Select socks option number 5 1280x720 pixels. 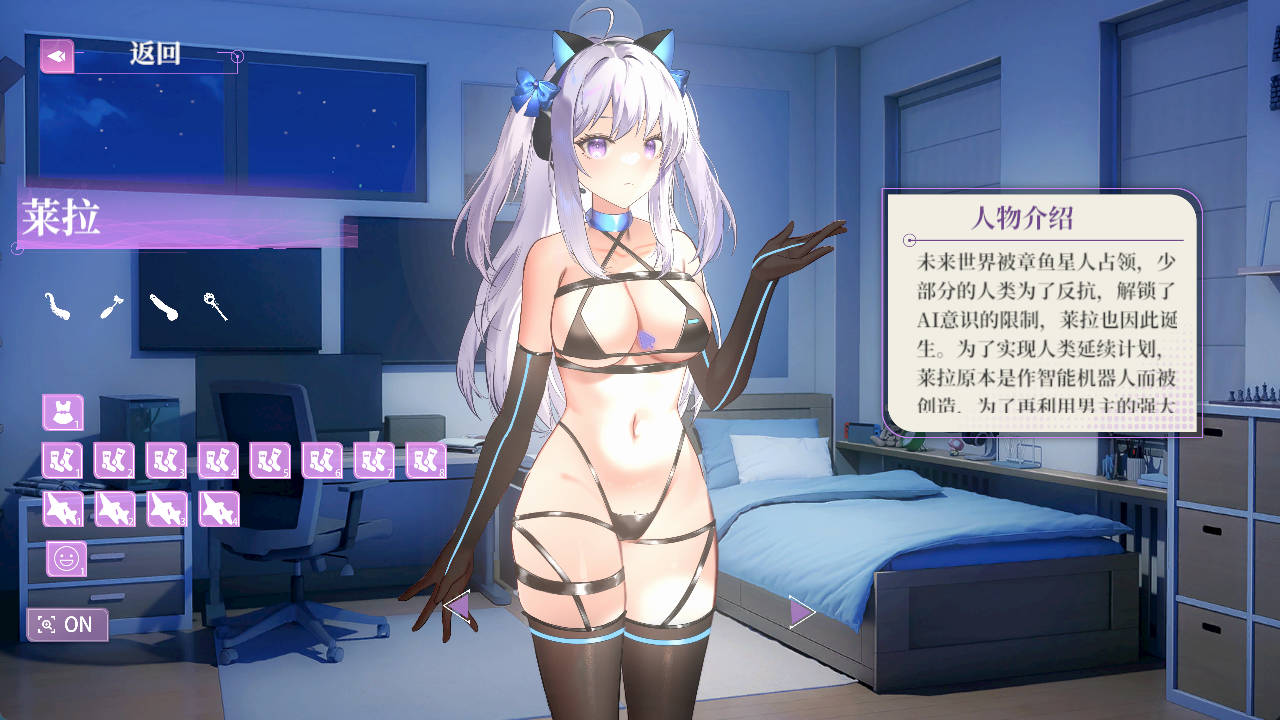pyautogui.click(x=270, y=460)
